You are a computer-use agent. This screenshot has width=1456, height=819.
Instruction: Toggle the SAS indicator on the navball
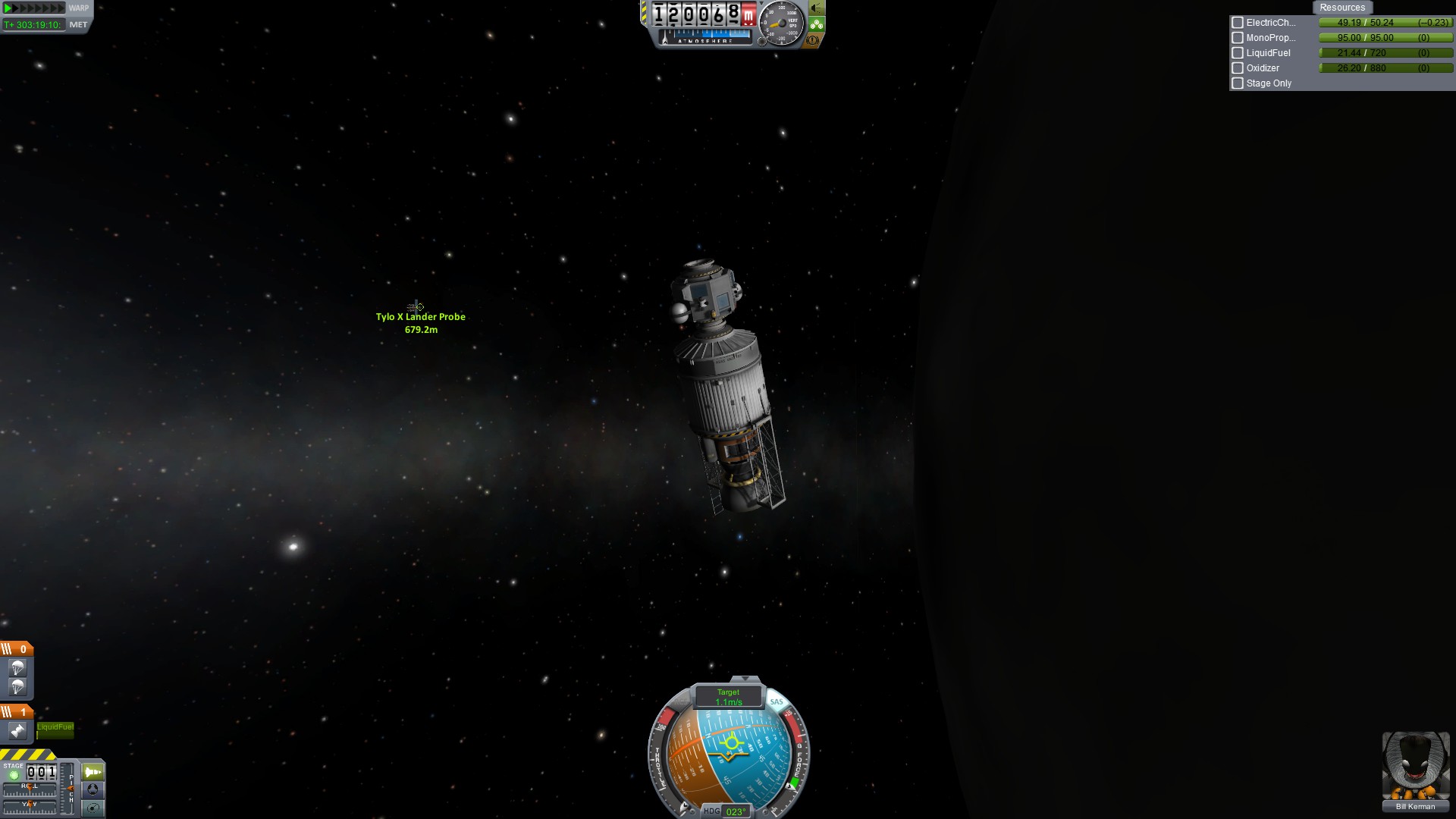click(x=777, y=701)
